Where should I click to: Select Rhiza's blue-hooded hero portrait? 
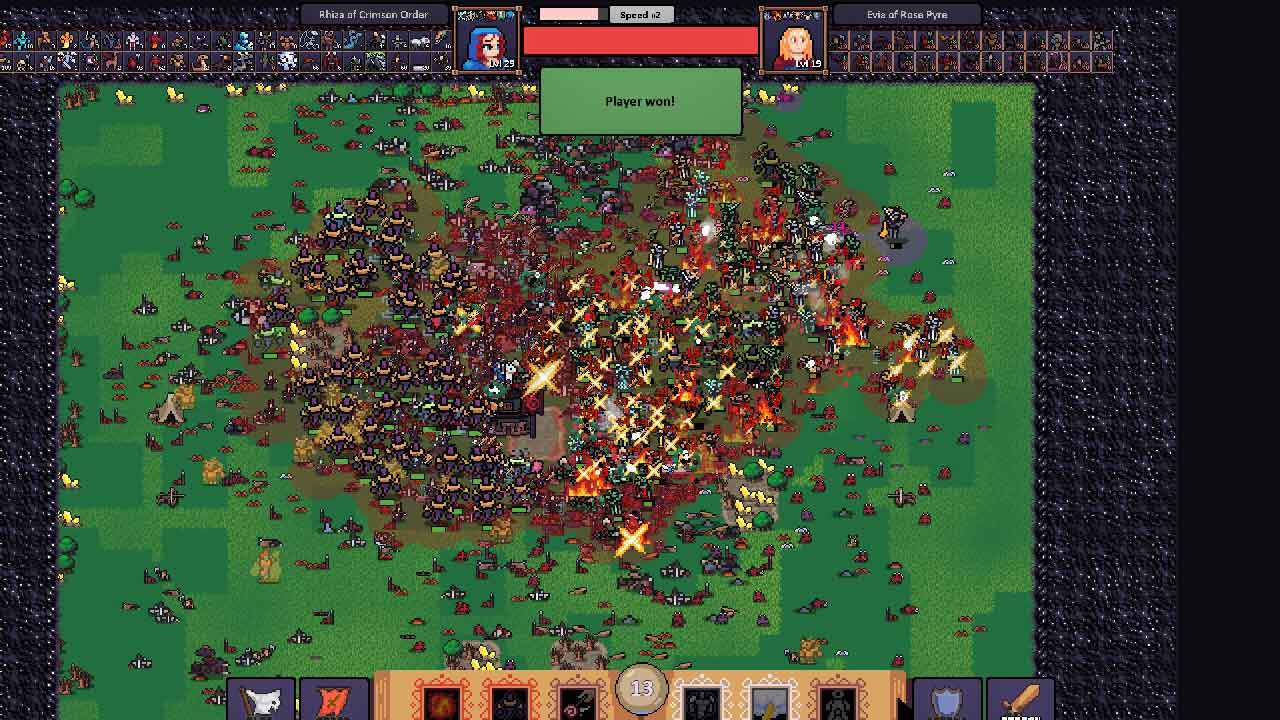coord(487,41)
